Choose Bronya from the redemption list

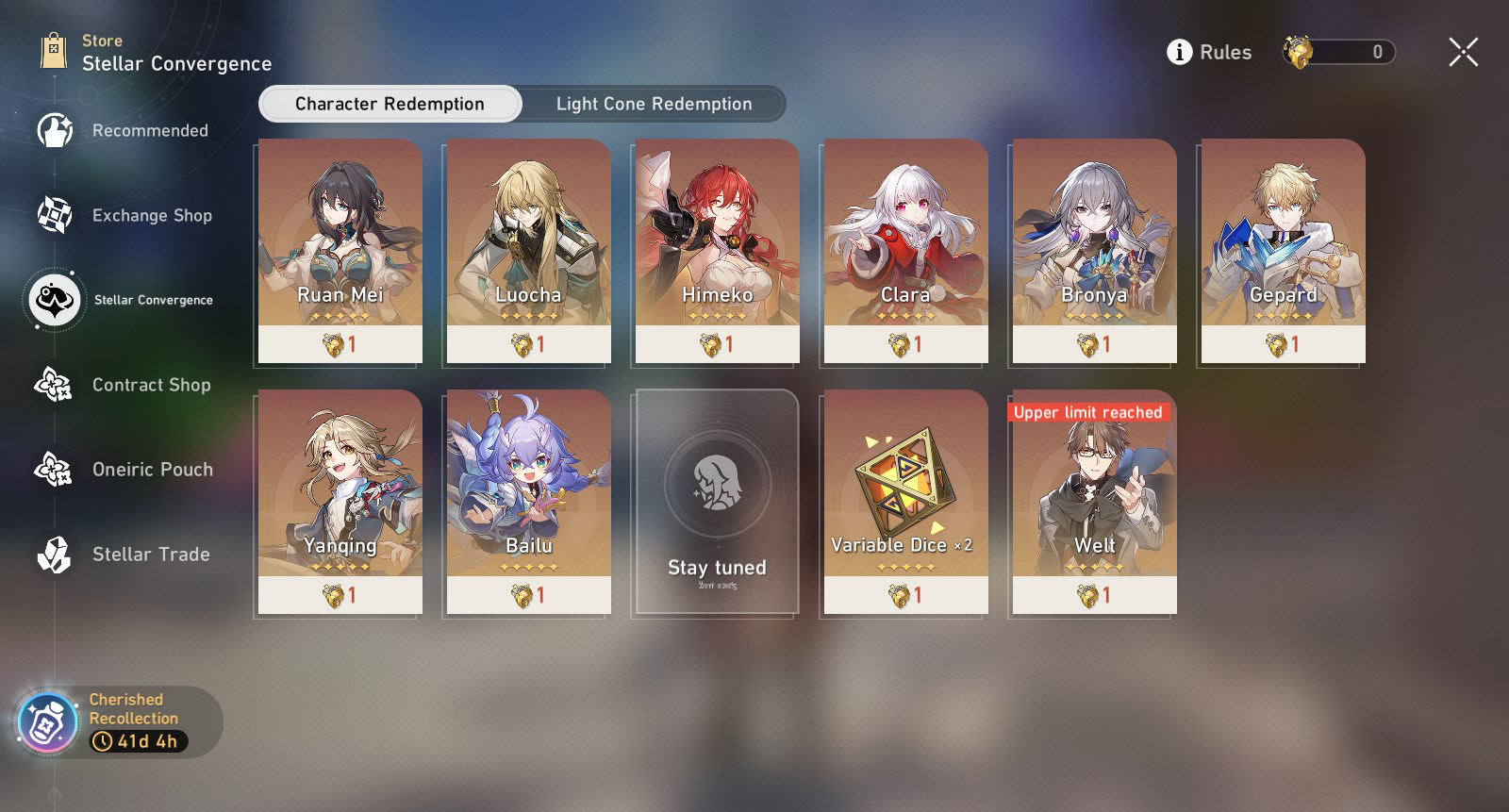(x=1094, y=251)
